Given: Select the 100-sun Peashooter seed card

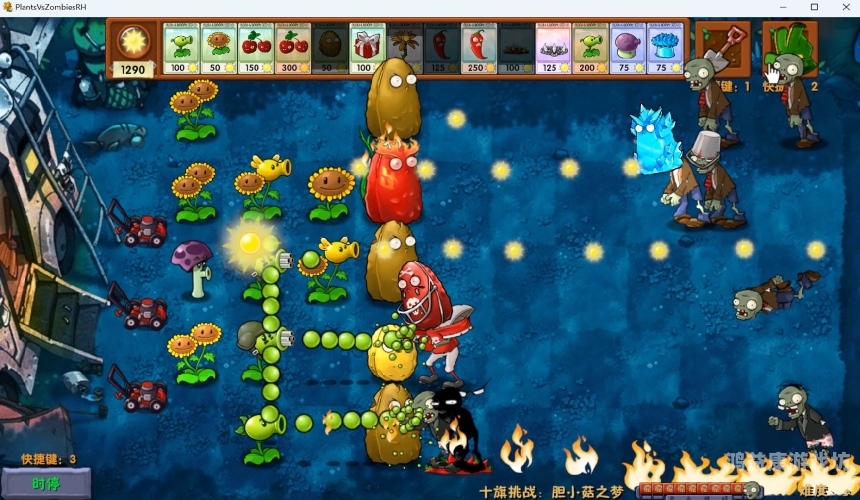Looking at the screenshot, I should (181, 49).
